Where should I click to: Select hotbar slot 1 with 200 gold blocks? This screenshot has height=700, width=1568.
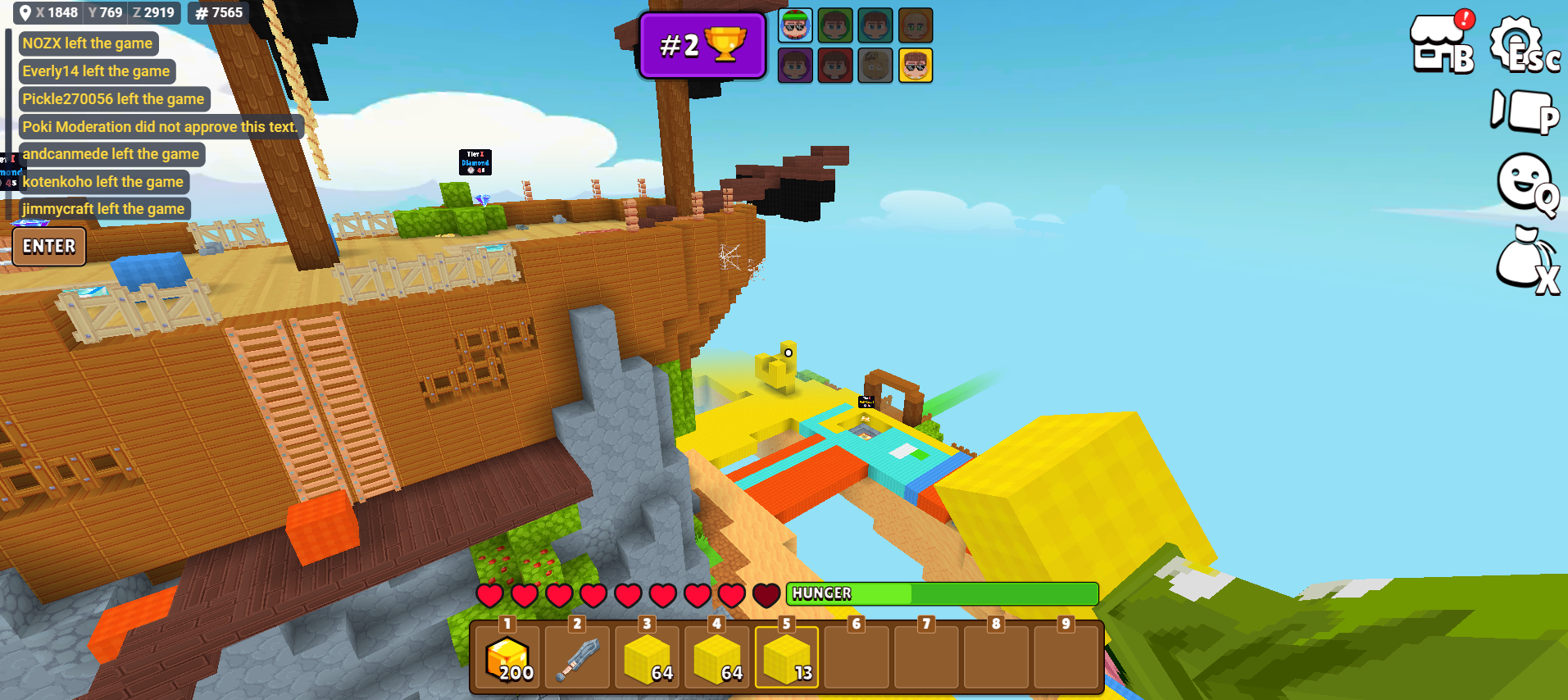[x=508, y=658]
